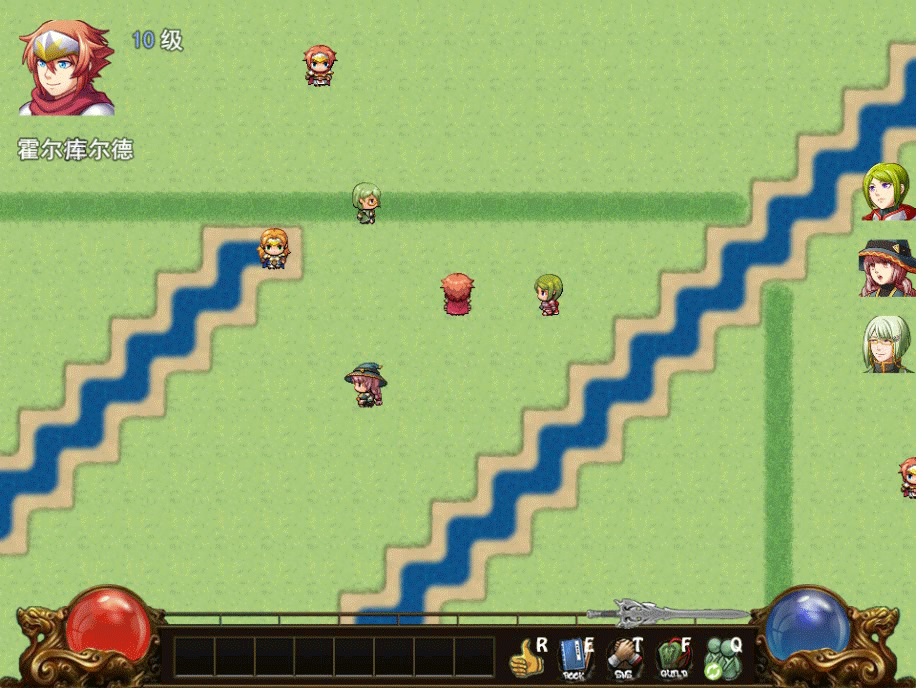Select the witch-hat party member portrait
The width and height of the screenshot is (916, 688).
click(x=887, y=268)
